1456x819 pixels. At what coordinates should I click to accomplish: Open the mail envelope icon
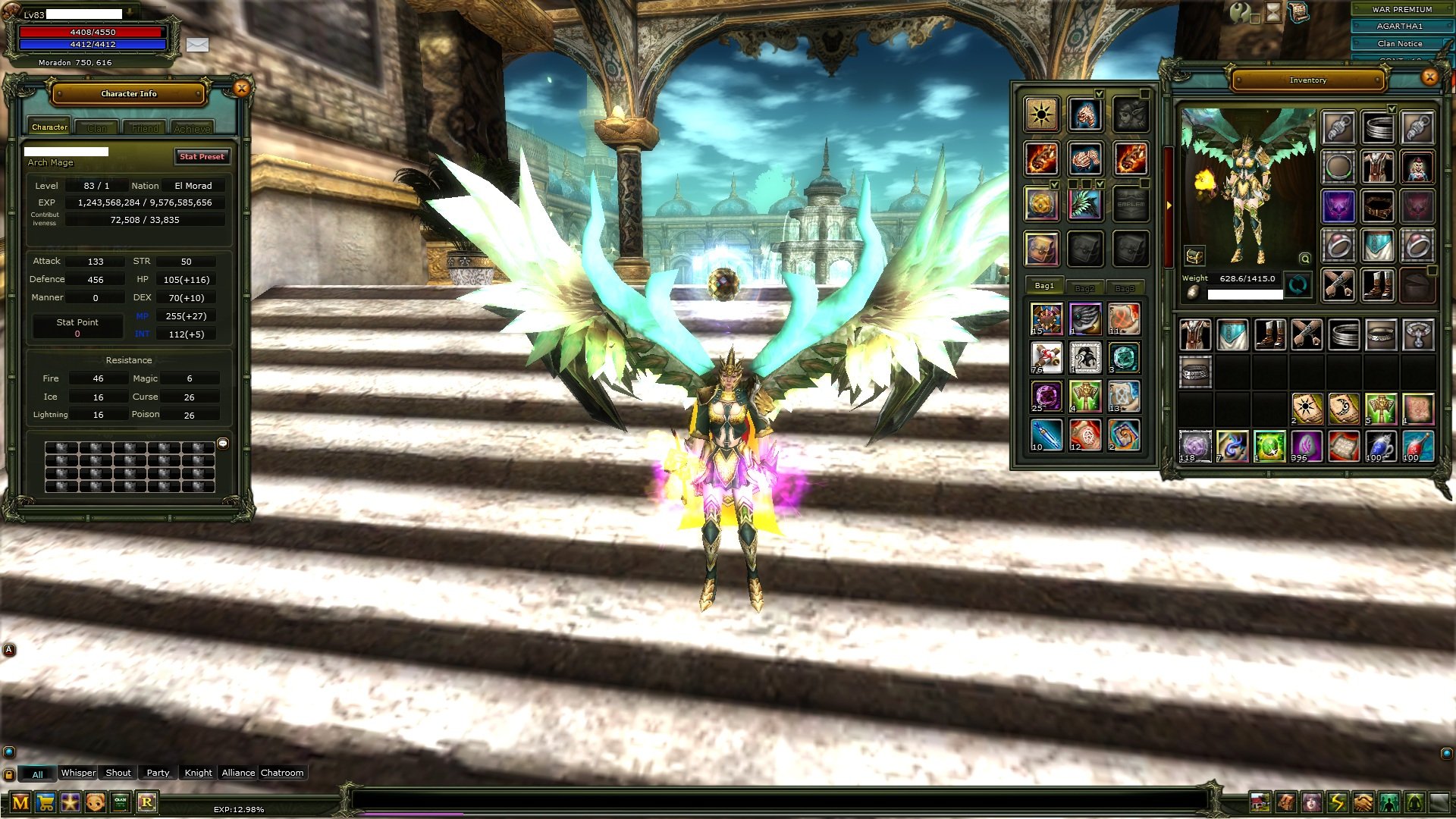[197, 45]
